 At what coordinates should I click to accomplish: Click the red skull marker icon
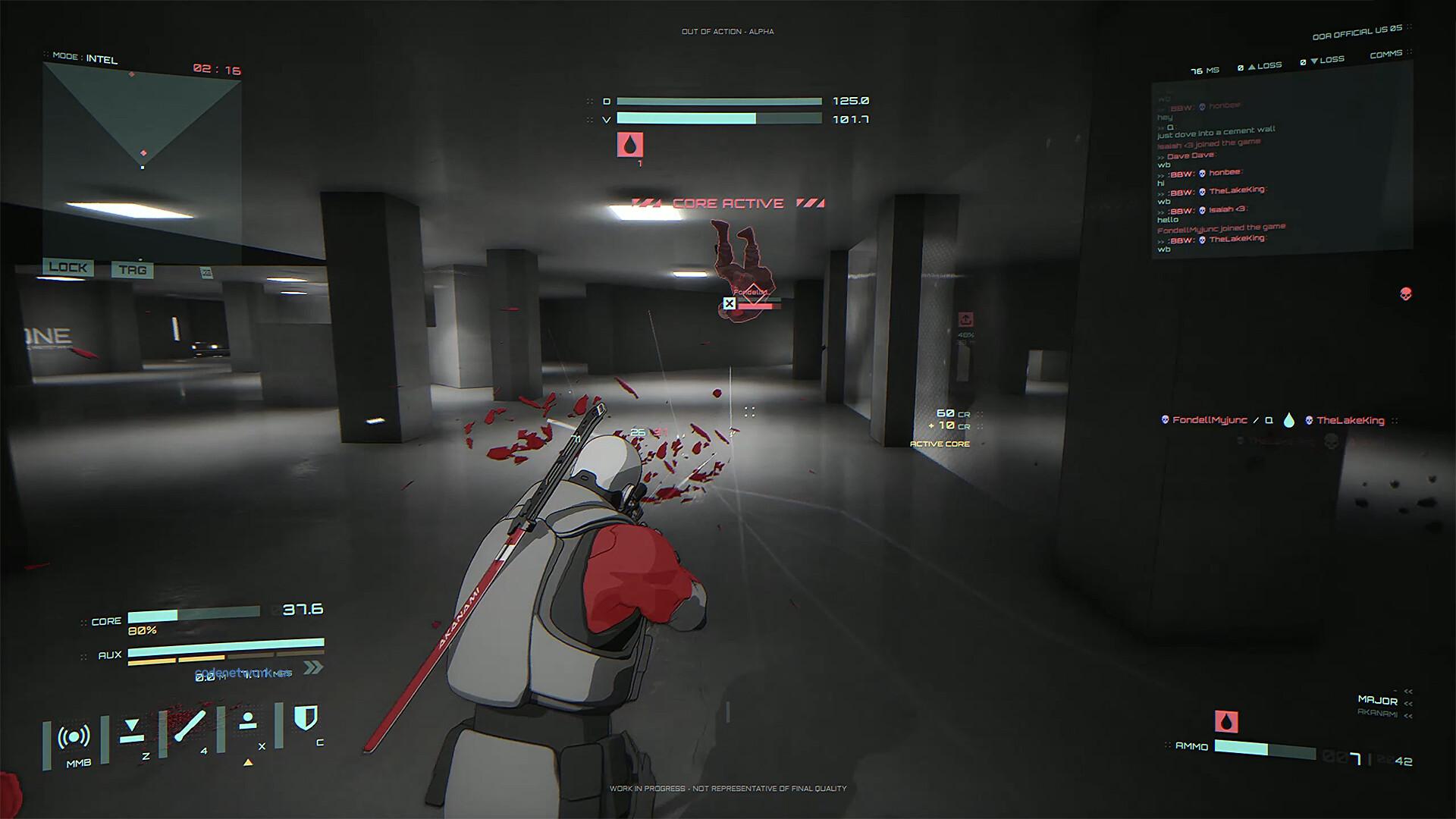tap(1405, 293)
